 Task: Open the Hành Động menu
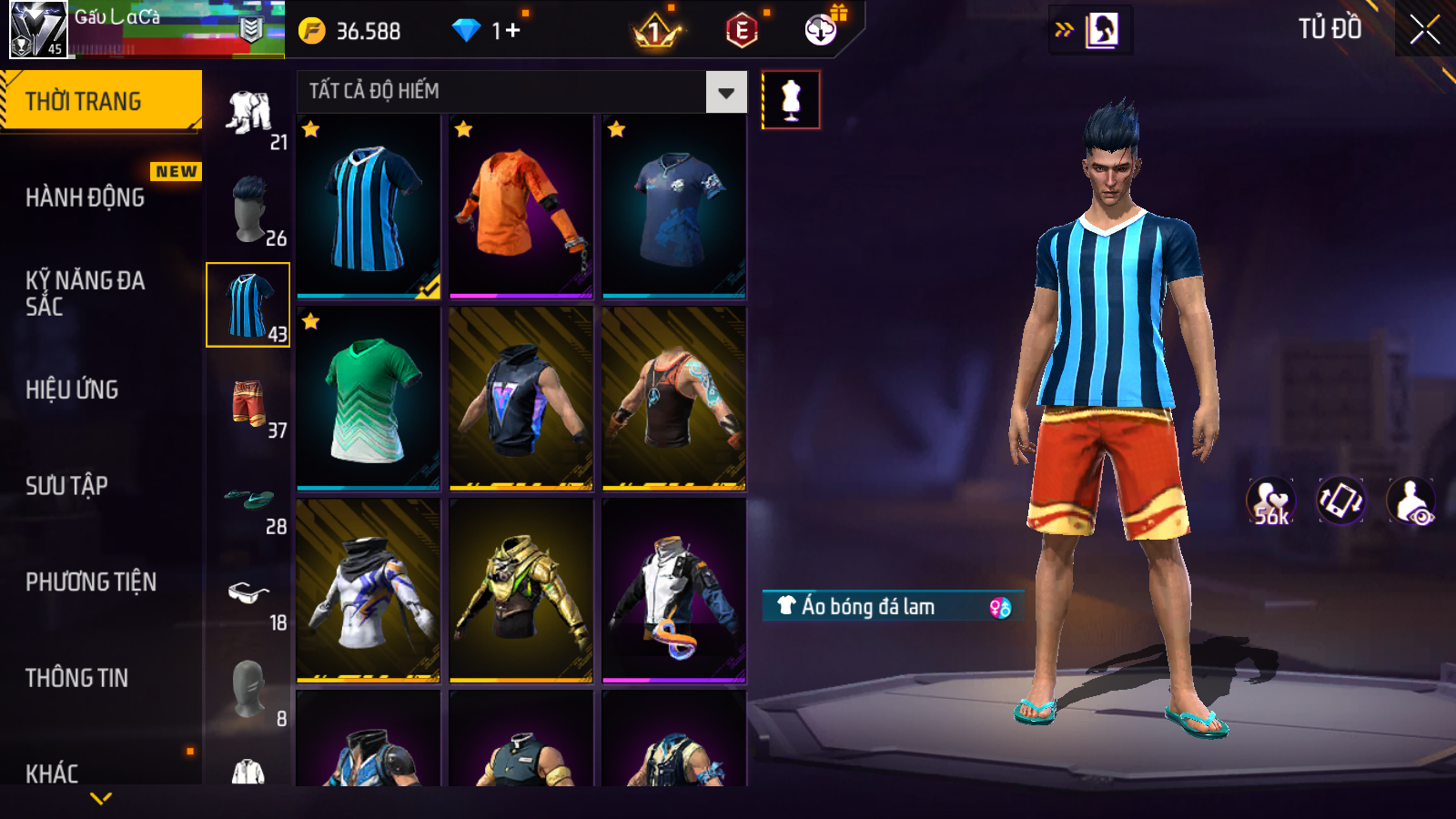click(86, 197)
